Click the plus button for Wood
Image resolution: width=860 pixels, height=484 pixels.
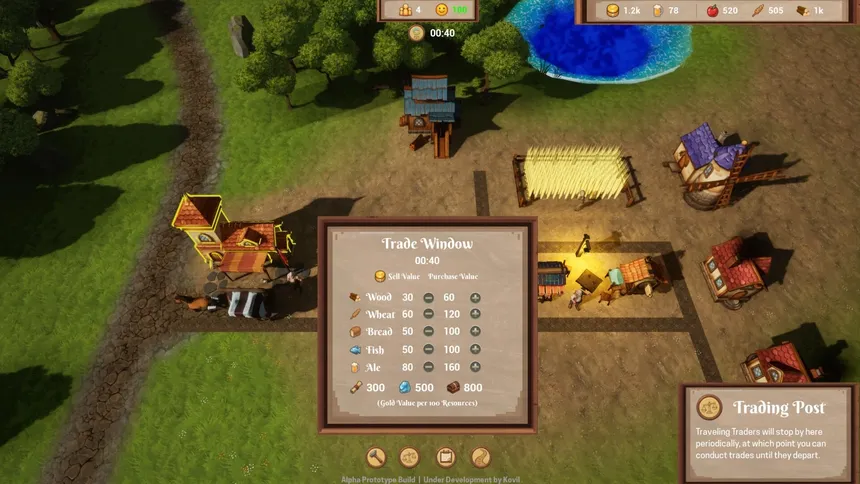tap(475, 297)
